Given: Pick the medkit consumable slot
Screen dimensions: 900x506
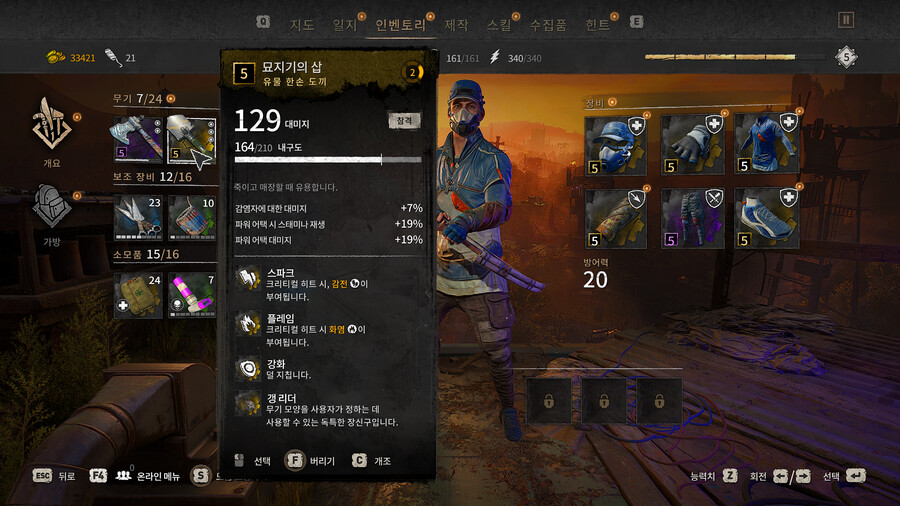Looking at the screenshot, I should click(x=137, y=294).
